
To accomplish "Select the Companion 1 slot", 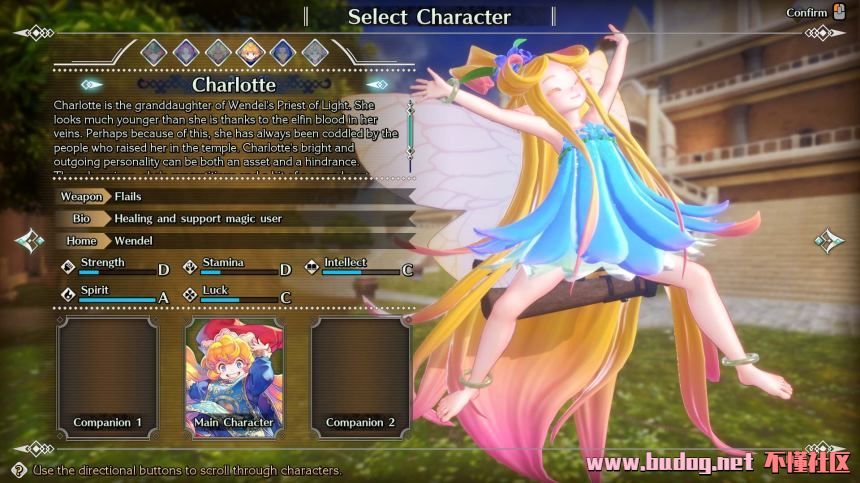I will 107,376.
